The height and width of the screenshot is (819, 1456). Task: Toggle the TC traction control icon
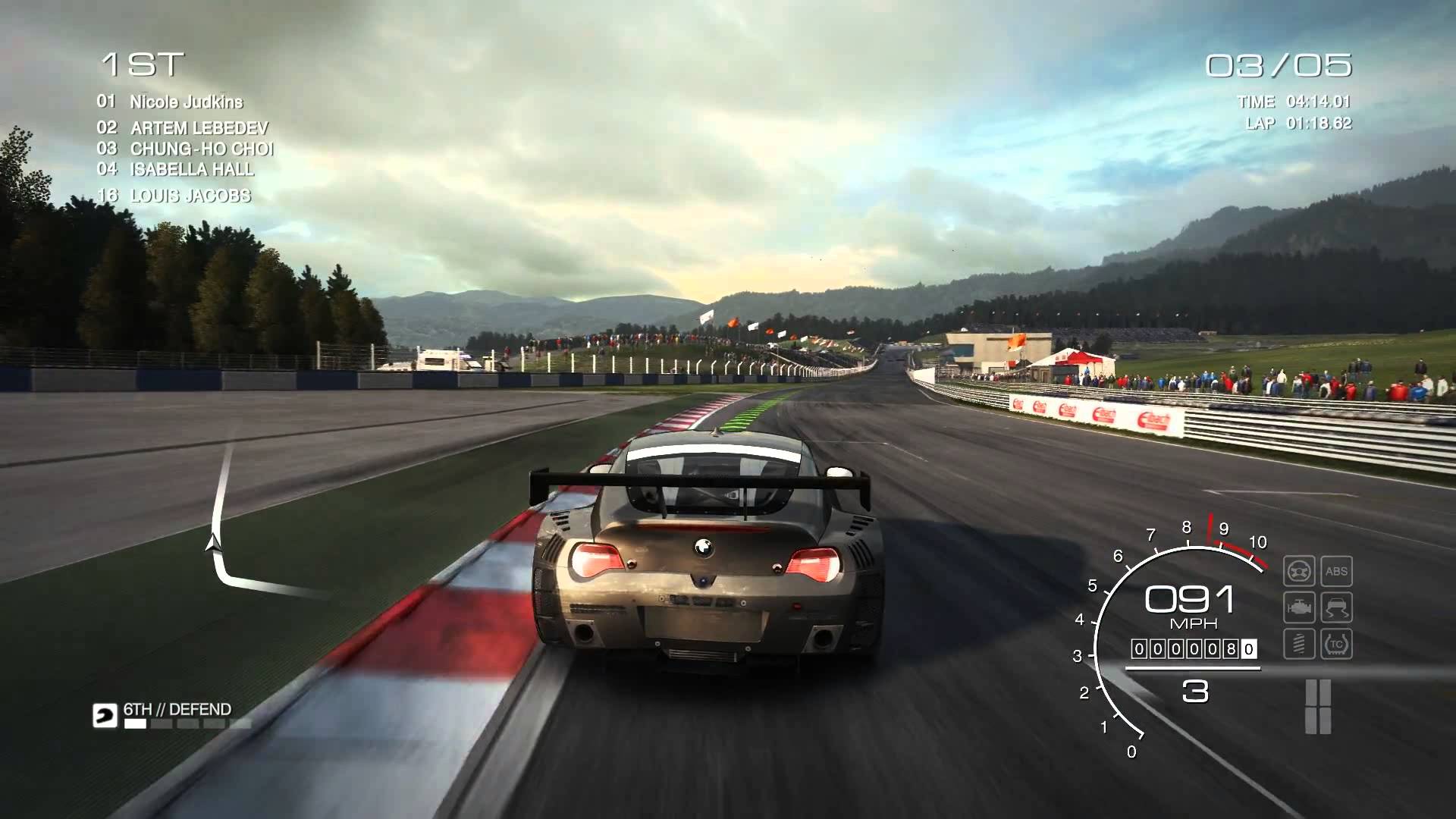coord(1336,644)
